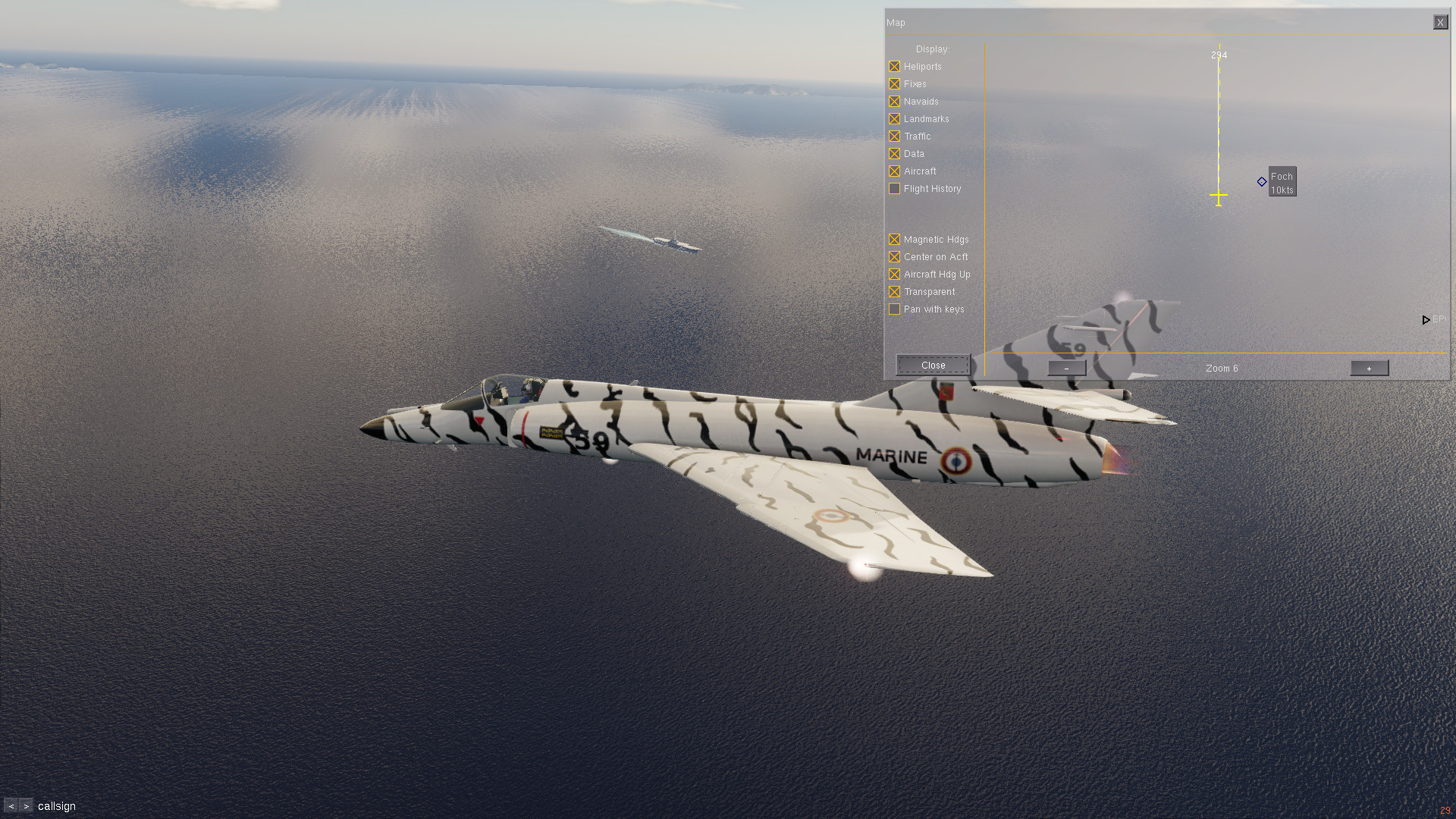This screenshot has width=1456, height=819.
Task: Zoom out the map with minus button
Action: tap(1066, 369)
